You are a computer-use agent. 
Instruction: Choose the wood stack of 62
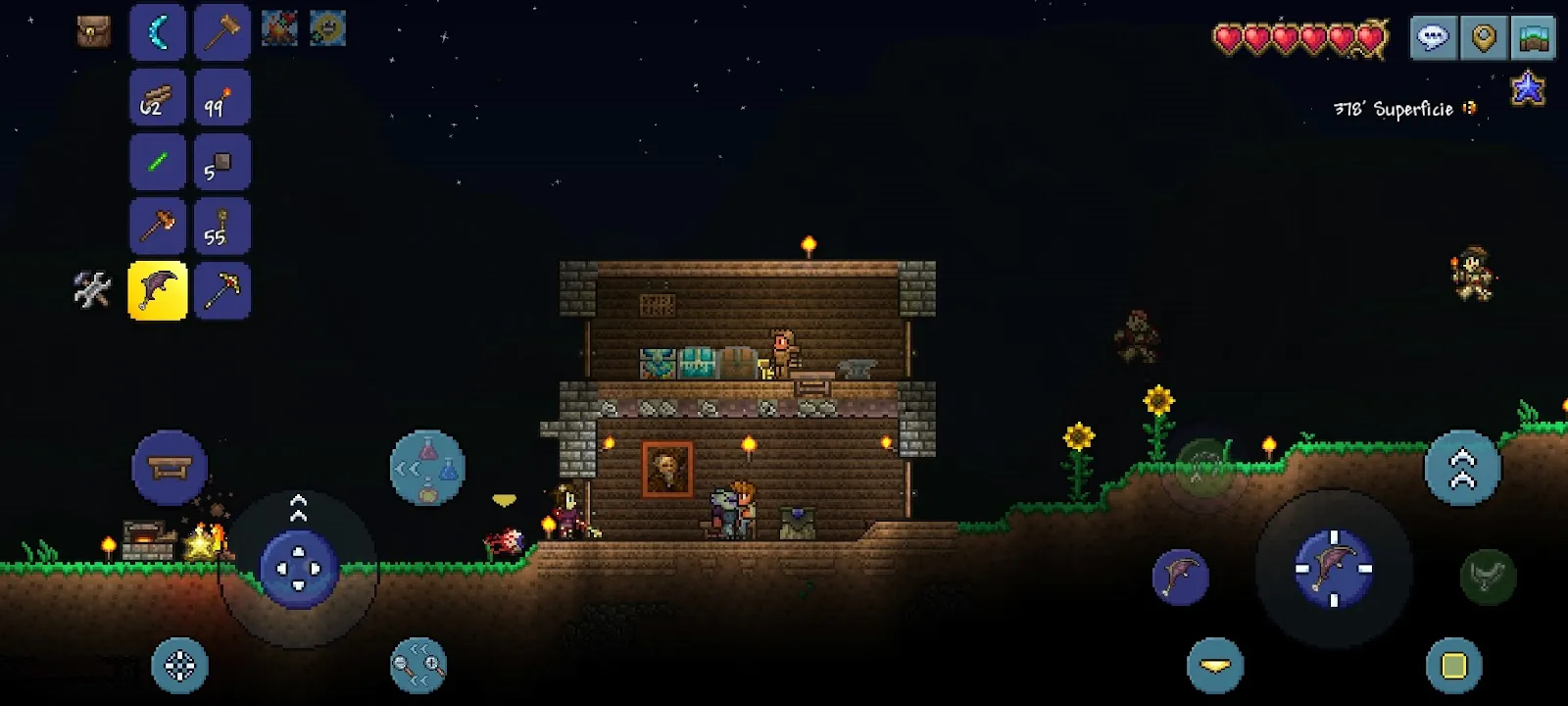[158, 98]
